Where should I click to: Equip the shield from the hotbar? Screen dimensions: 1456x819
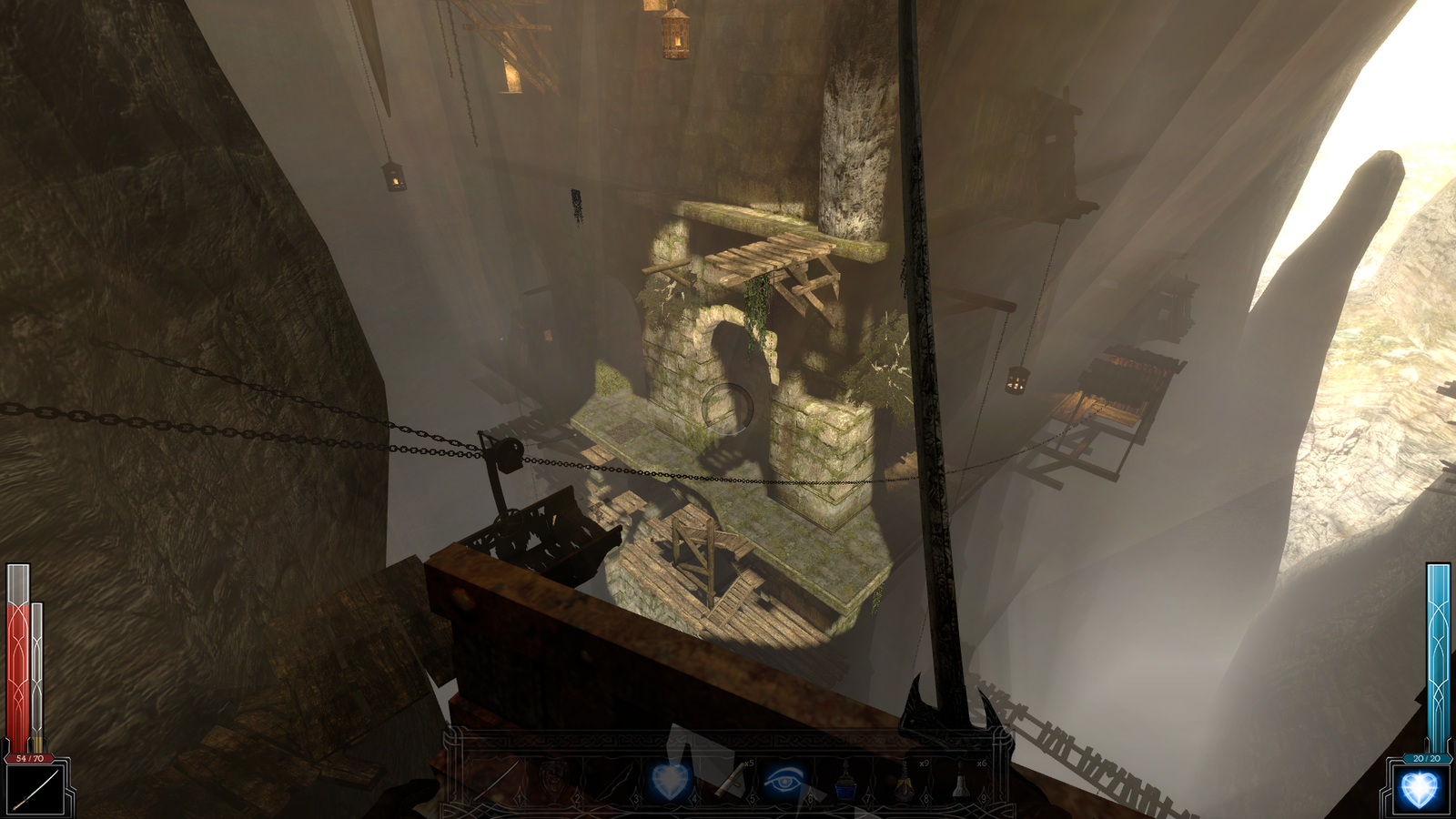click(x=554, y=781)
